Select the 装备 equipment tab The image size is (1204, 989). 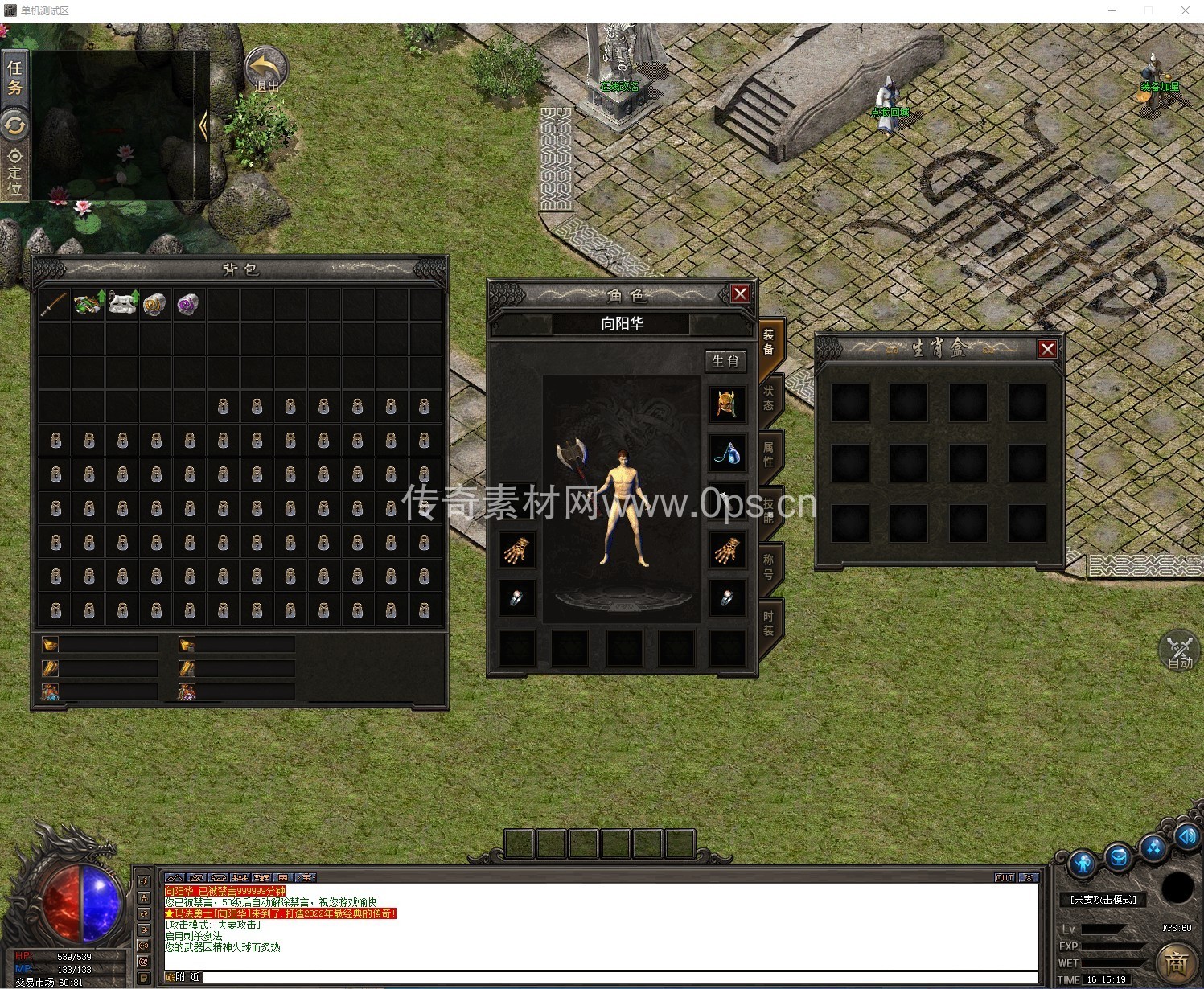coord(769,341)
